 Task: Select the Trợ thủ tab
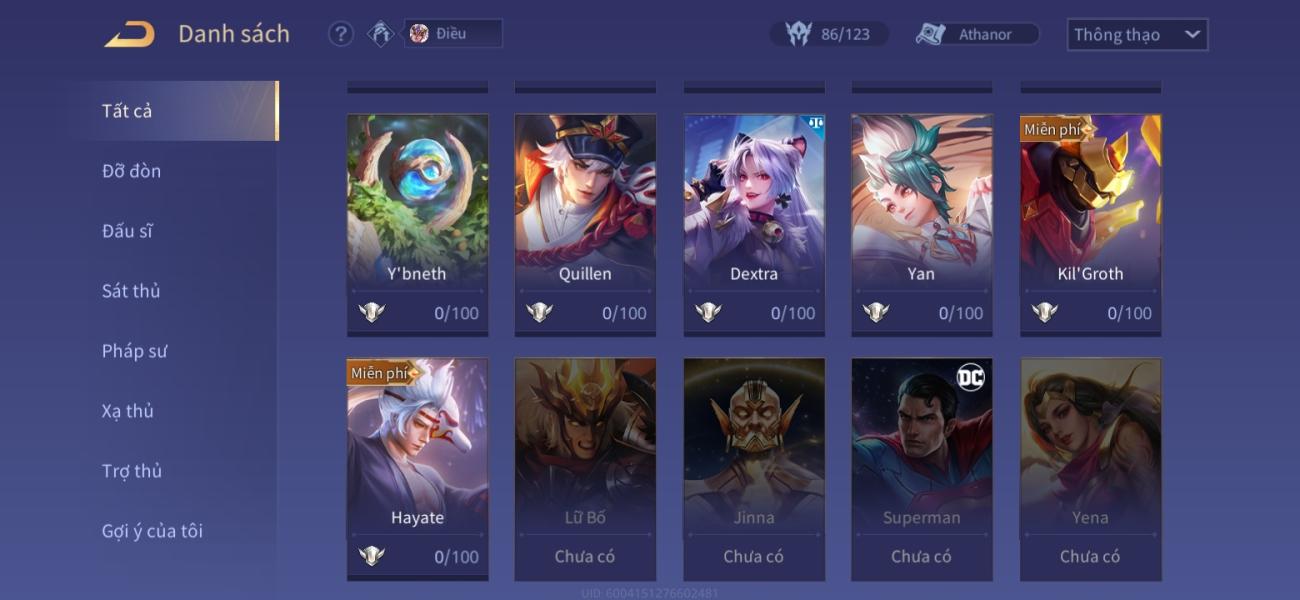(x=131, y=471)
